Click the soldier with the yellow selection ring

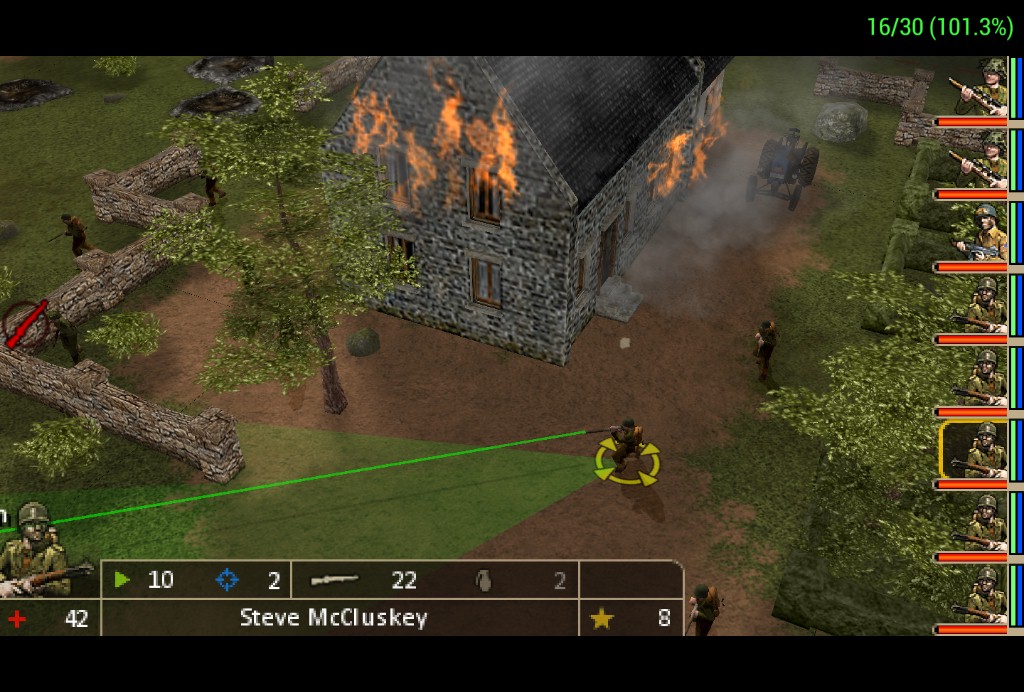point(627,450)
